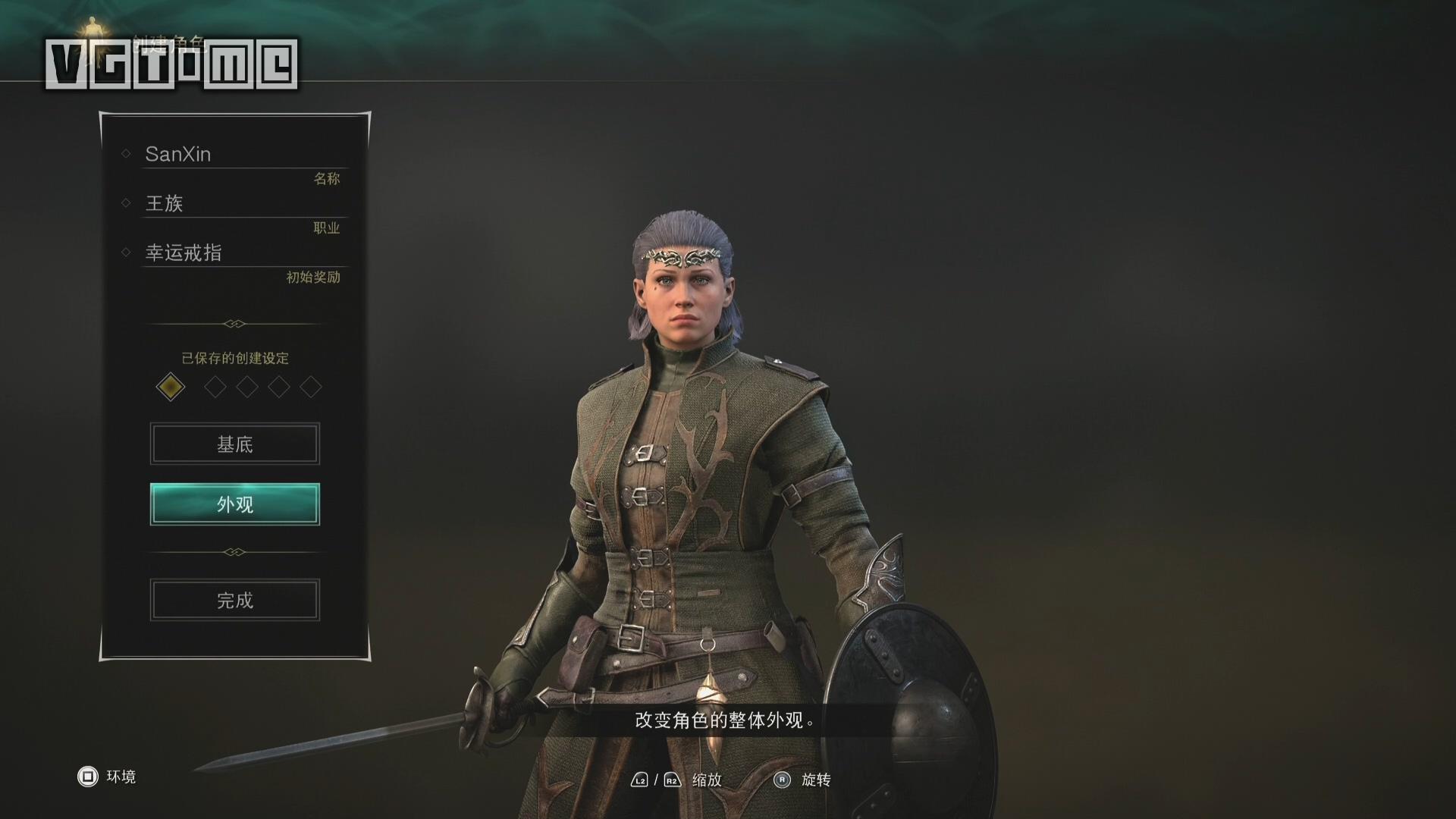Click the R2 trigger icon next to 缩放
This screenshot has width=1456, height=819.
pyautogui.click(x=670, y=779)
